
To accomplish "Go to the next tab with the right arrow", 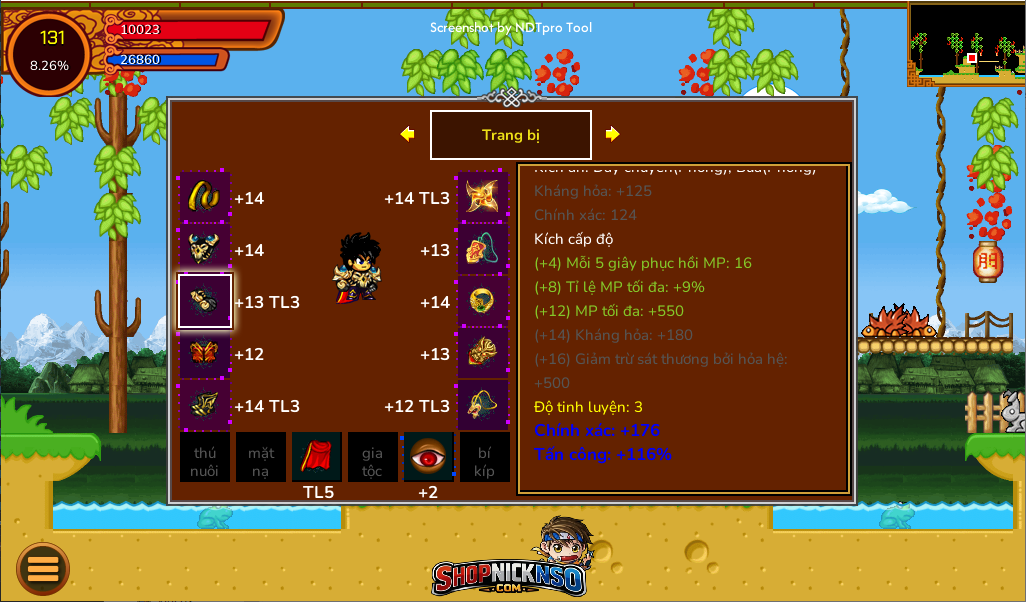I will tap(613, 134).
